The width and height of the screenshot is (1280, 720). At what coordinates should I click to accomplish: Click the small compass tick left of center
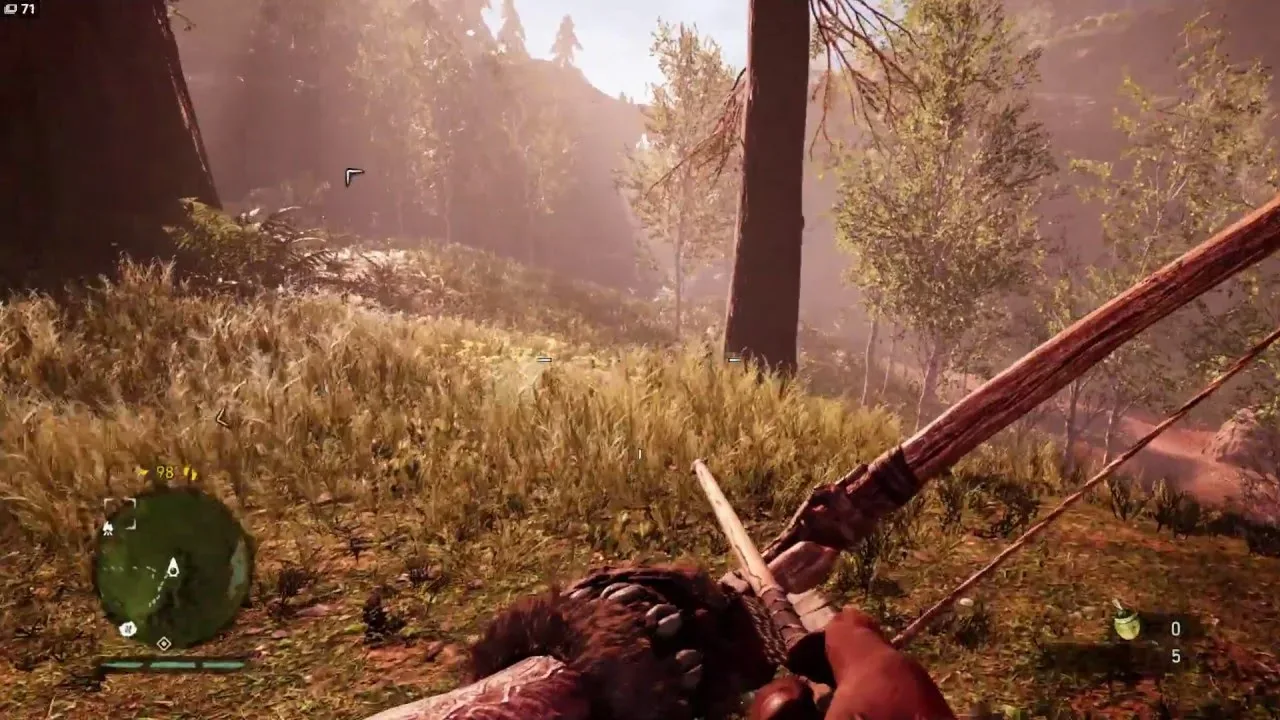[x=544, y=358]
